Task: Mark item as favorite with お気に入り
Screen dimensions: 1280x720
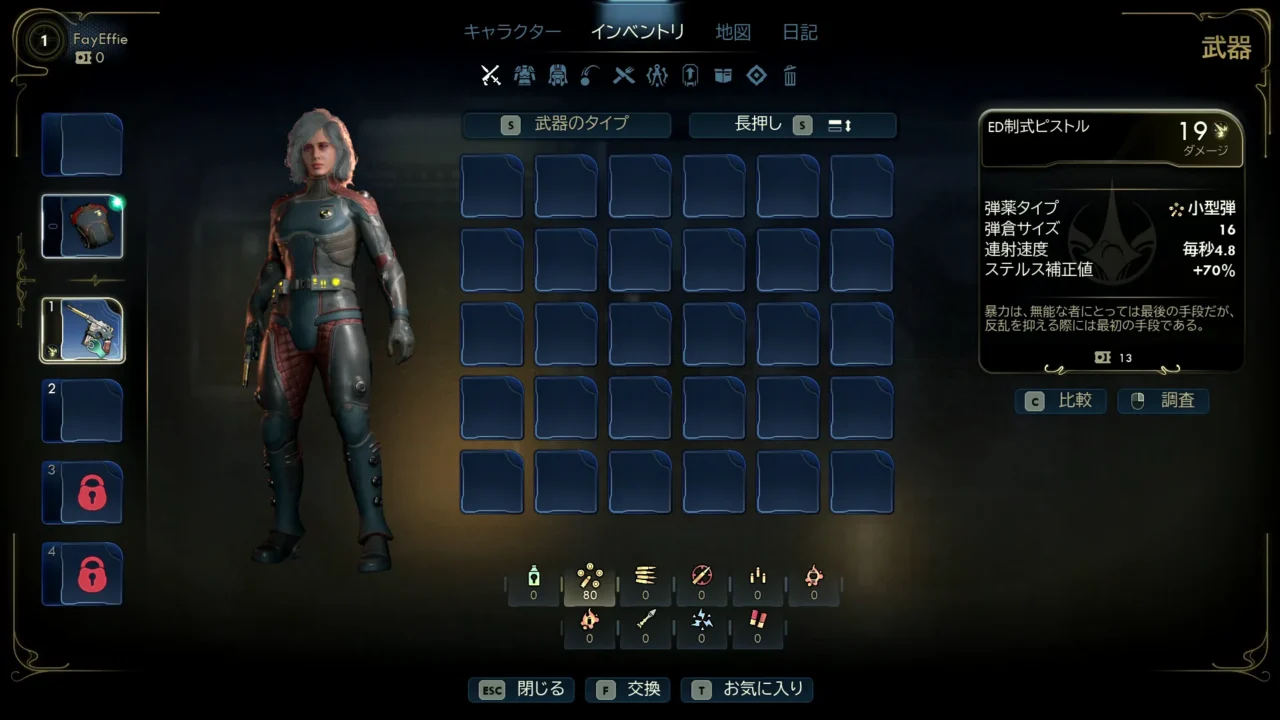Action: (747, 689)
